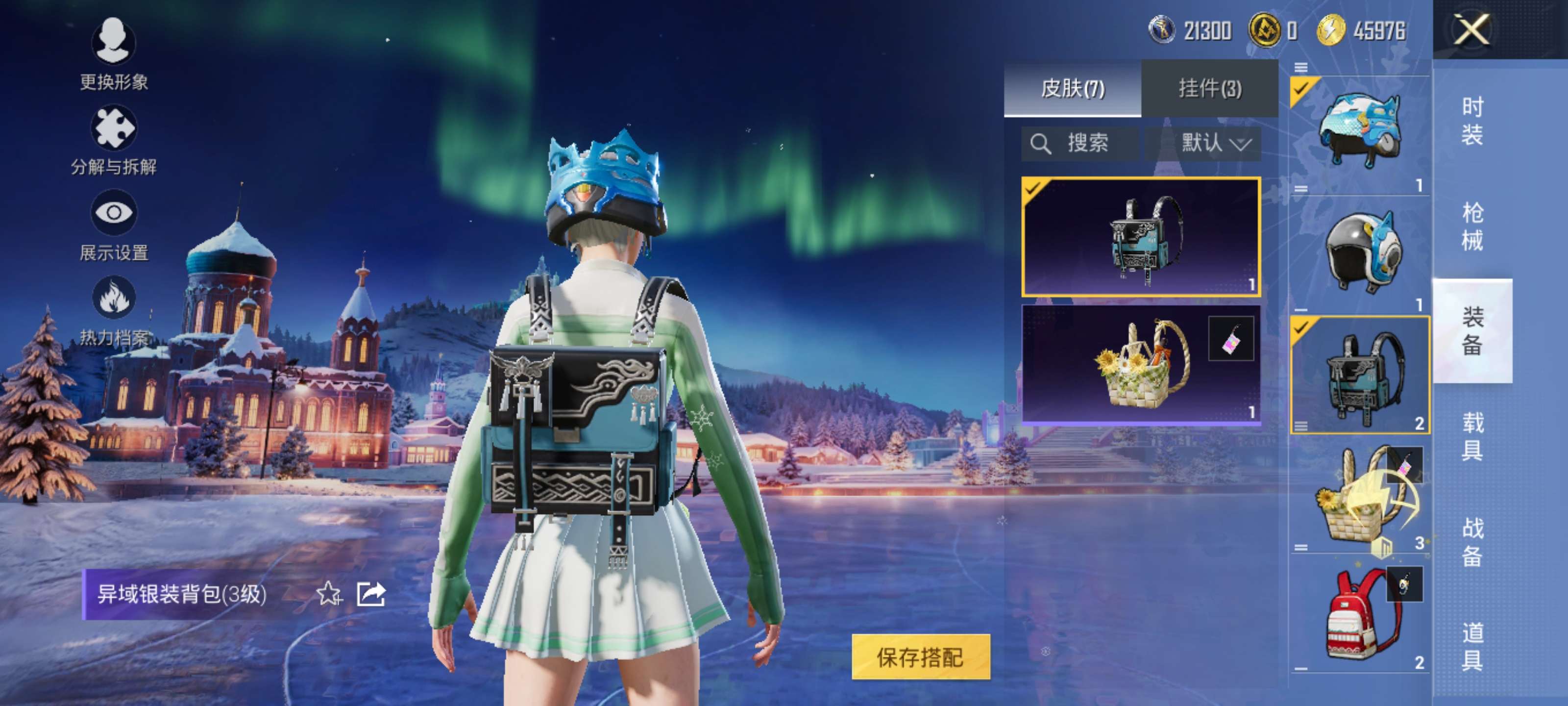Switch to the 道具 items category
Image resolution: width=1568 pixels, height=706 pixels.
(1472, 647)
